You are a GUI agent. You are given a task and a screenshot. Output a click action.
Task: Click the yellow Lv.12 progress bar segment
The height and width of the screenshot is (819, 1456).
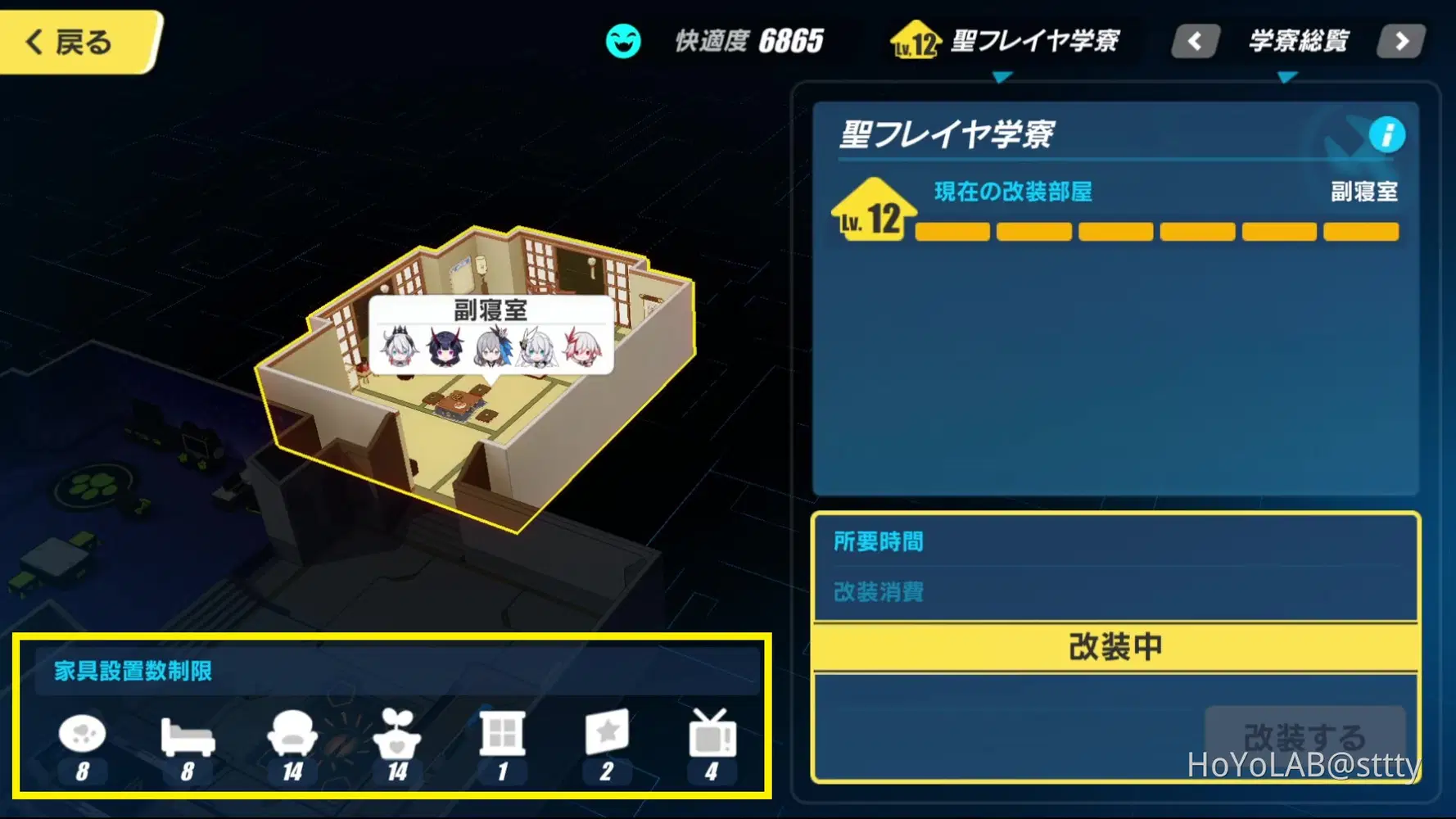[951, 232]
